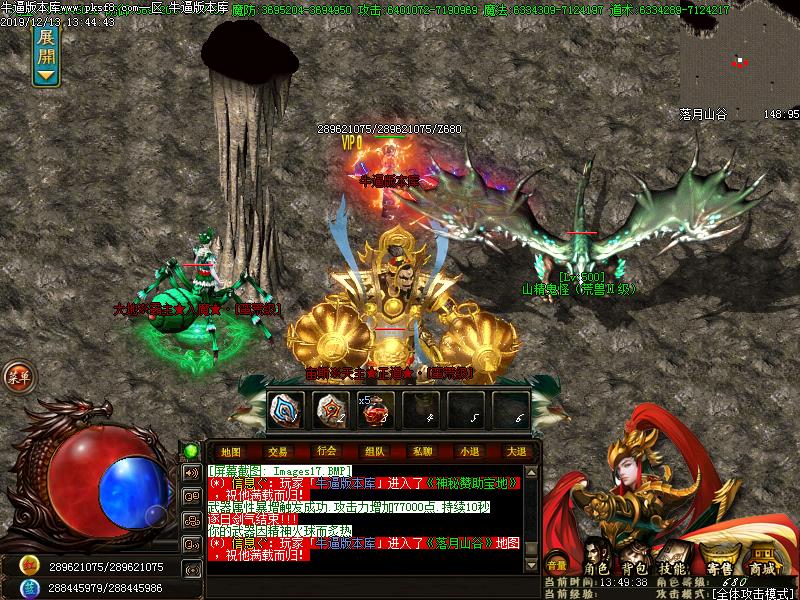Click the 大退 exit game button
This screenshot has width=800, height=600.
coord(516,451)
